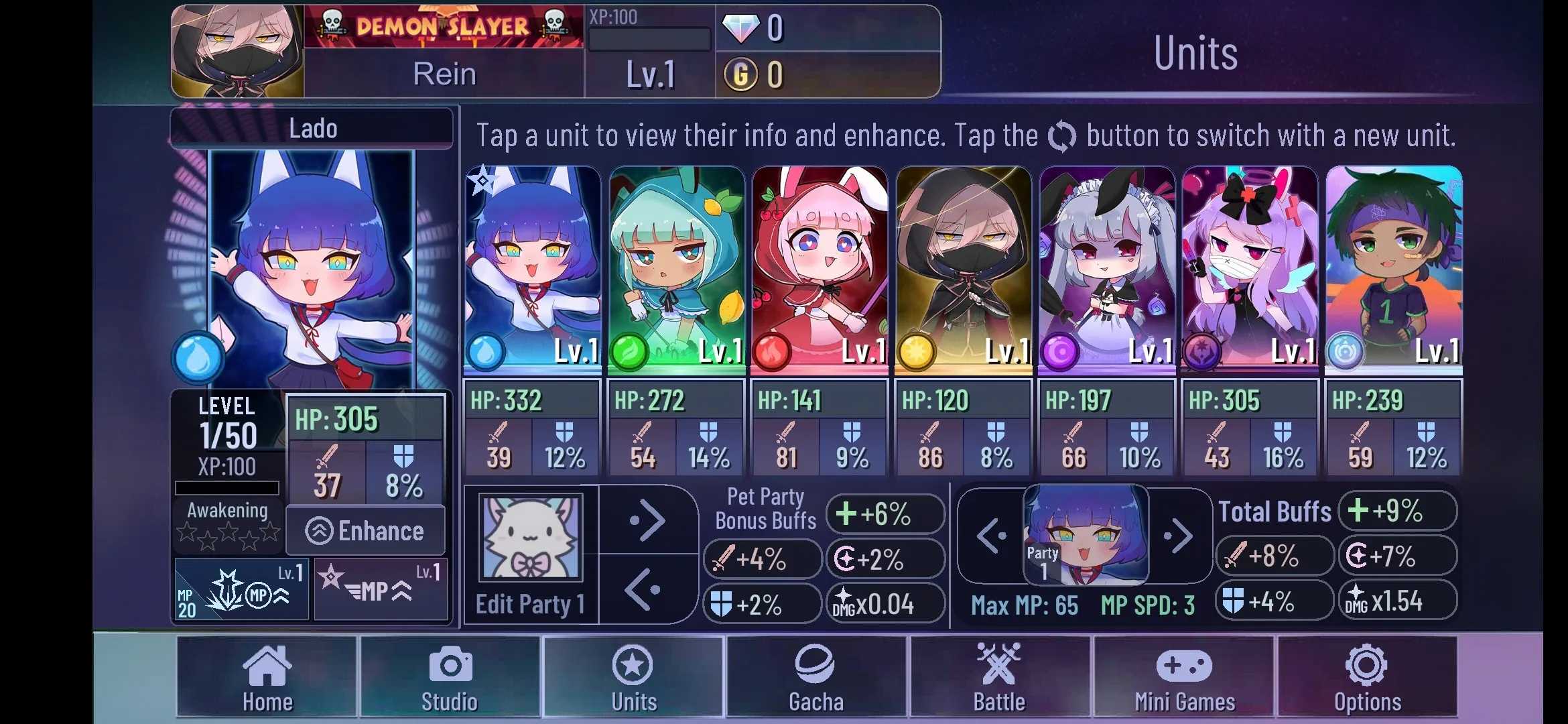Tap Lado's XP progress bar
1568x724 pixels.
click(226, 488)
